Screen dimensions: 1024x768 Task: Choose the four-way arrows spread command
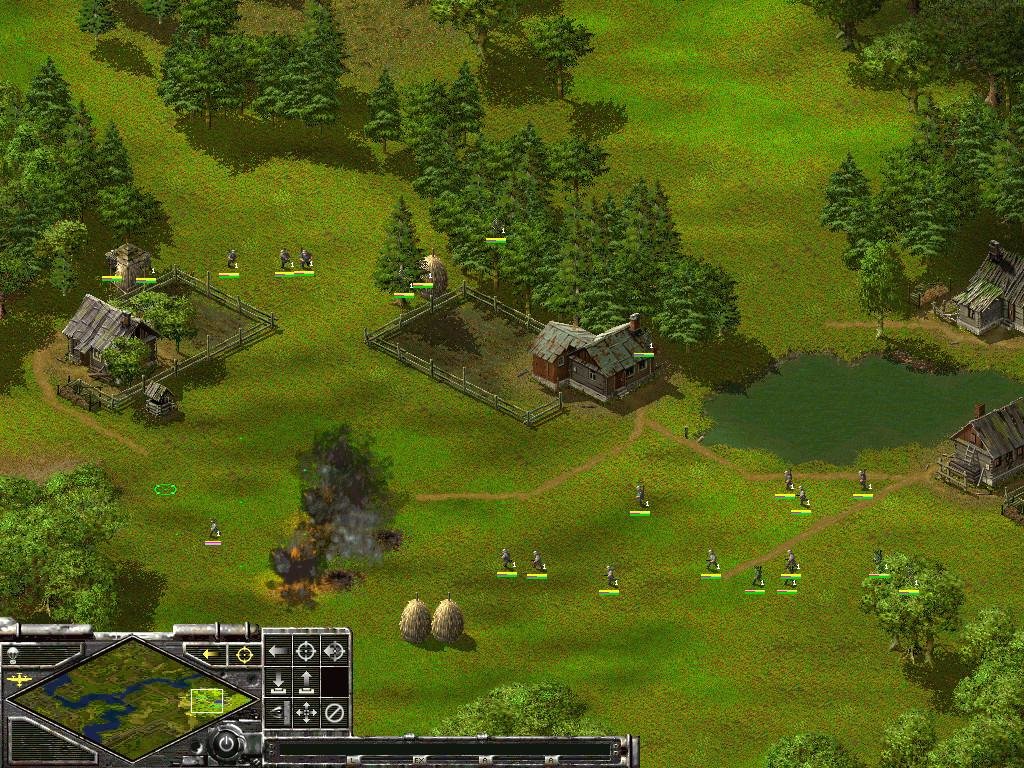[x=306, y=713]
